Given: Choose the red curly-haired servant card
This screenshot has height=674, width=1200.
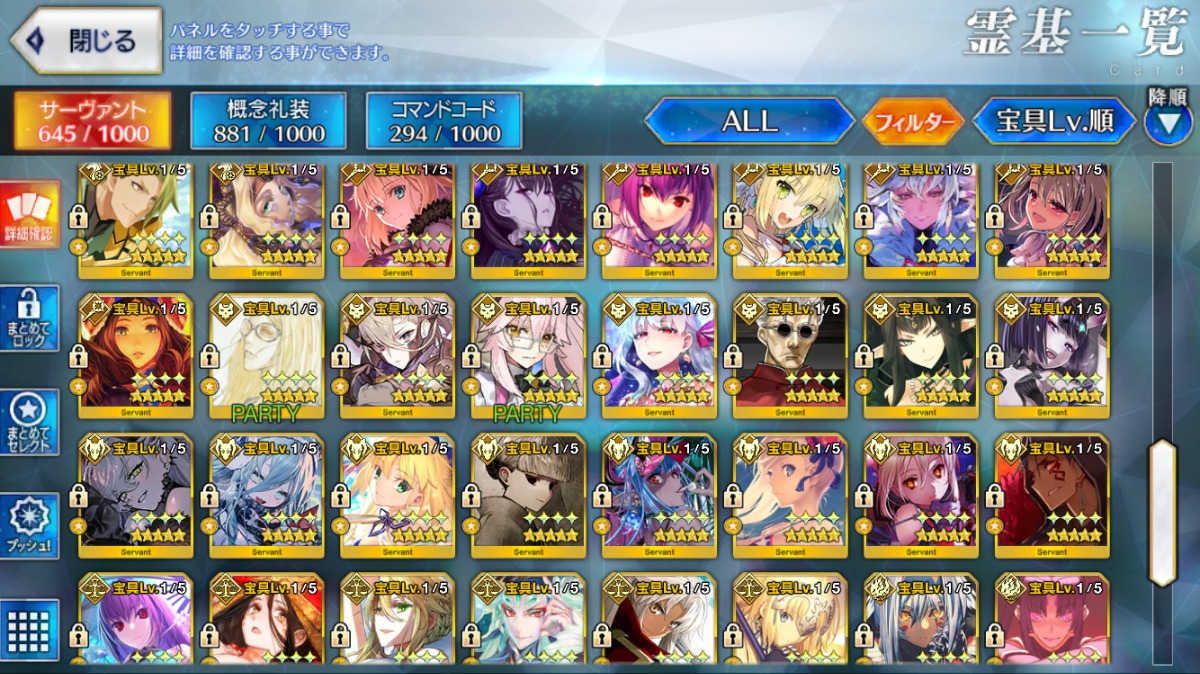Looking at the screenshot, I should [135, 355].
